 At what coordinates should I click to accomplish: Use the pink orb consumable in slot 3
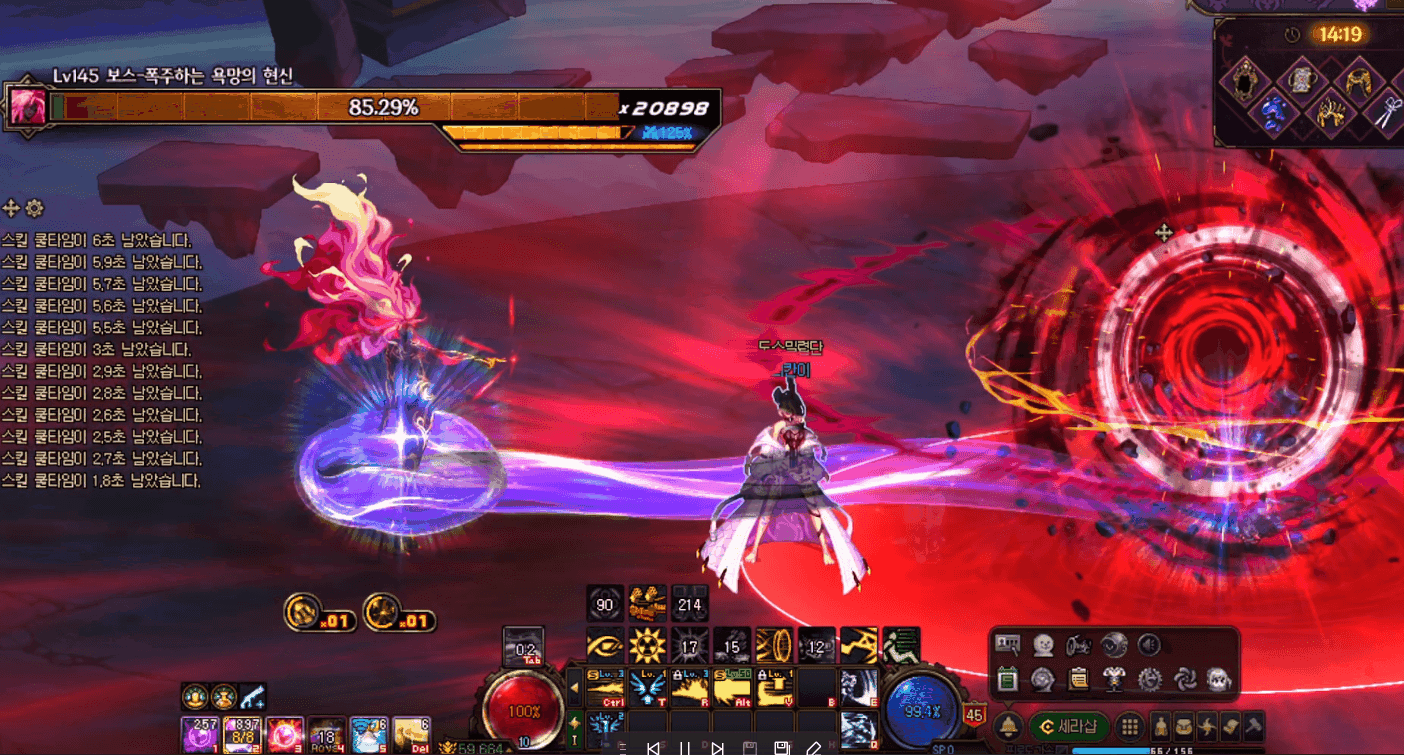284,734
